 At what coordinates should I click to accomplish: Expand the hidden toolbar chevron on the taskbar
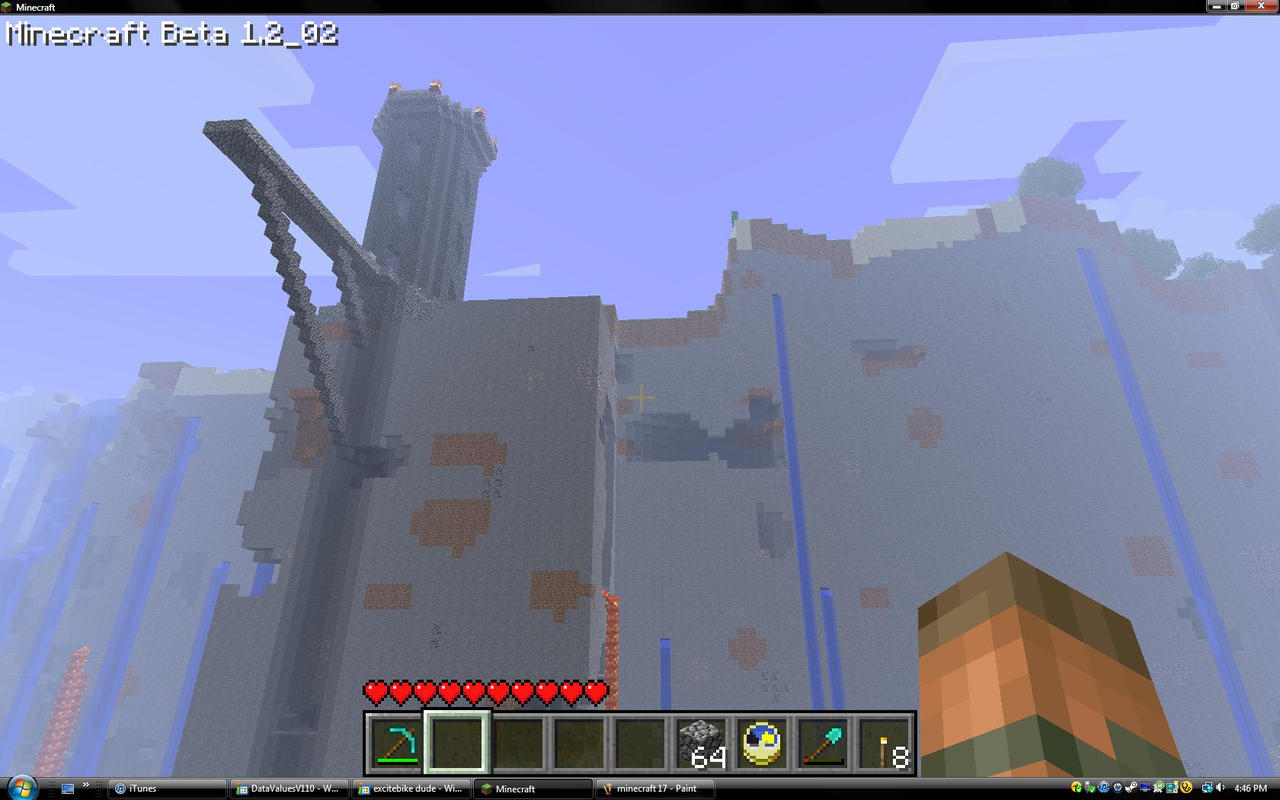click(x=85, y=784)
